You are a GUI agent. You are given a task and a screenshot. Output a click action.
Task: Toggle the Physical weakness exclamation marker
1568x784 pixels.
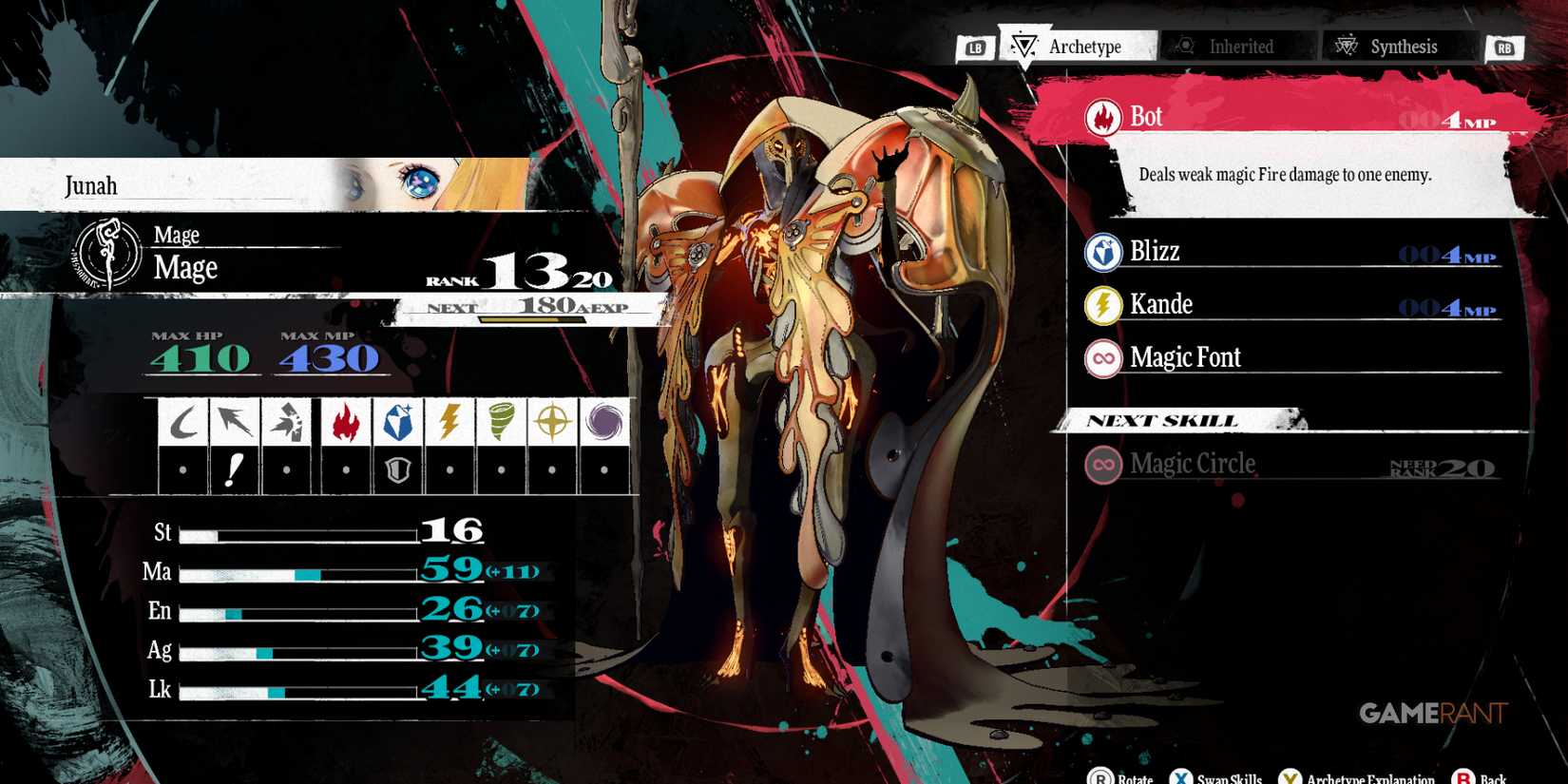click(x=236, y=468)
